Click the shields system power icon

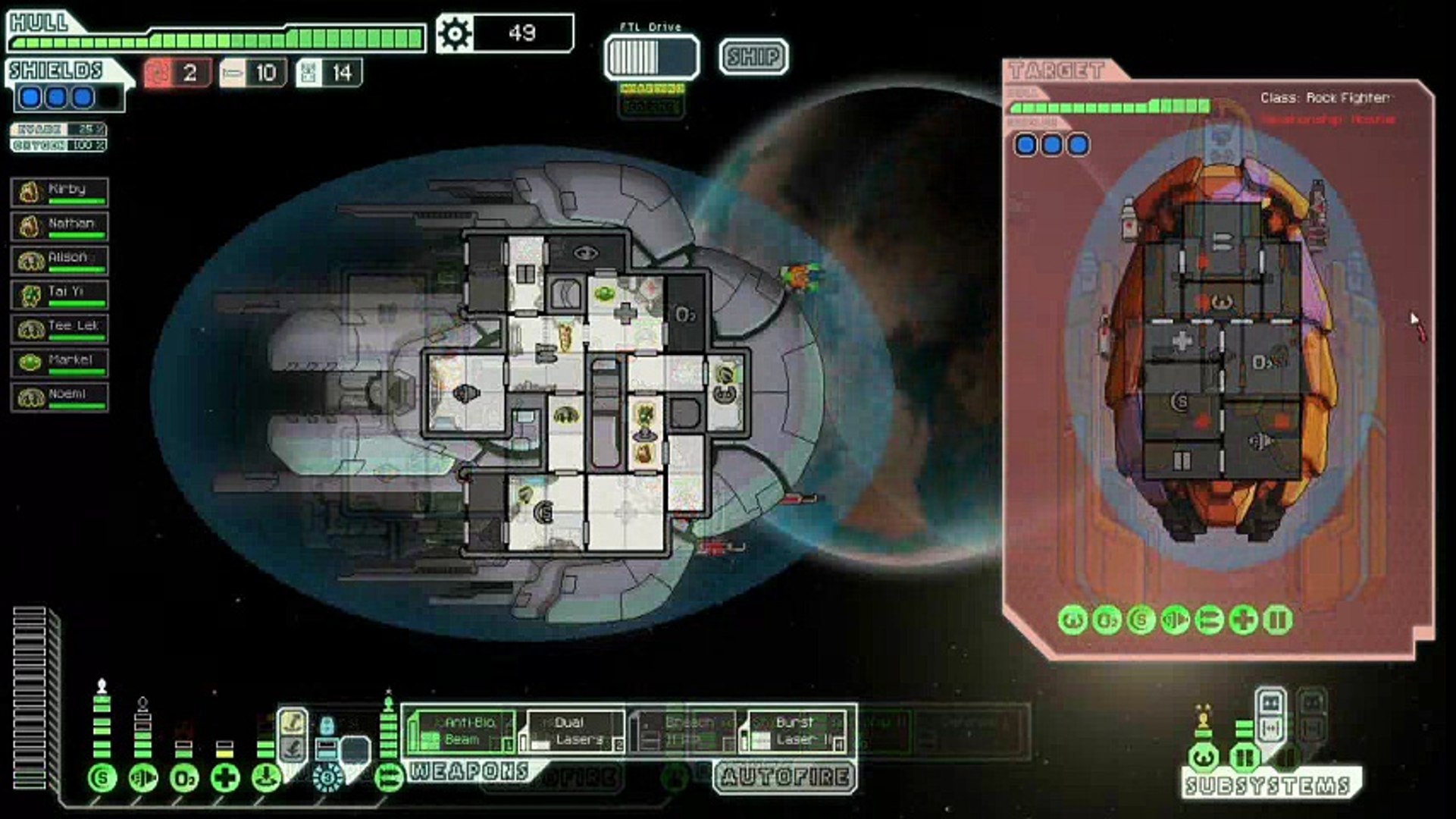click(x=102, y=778)
